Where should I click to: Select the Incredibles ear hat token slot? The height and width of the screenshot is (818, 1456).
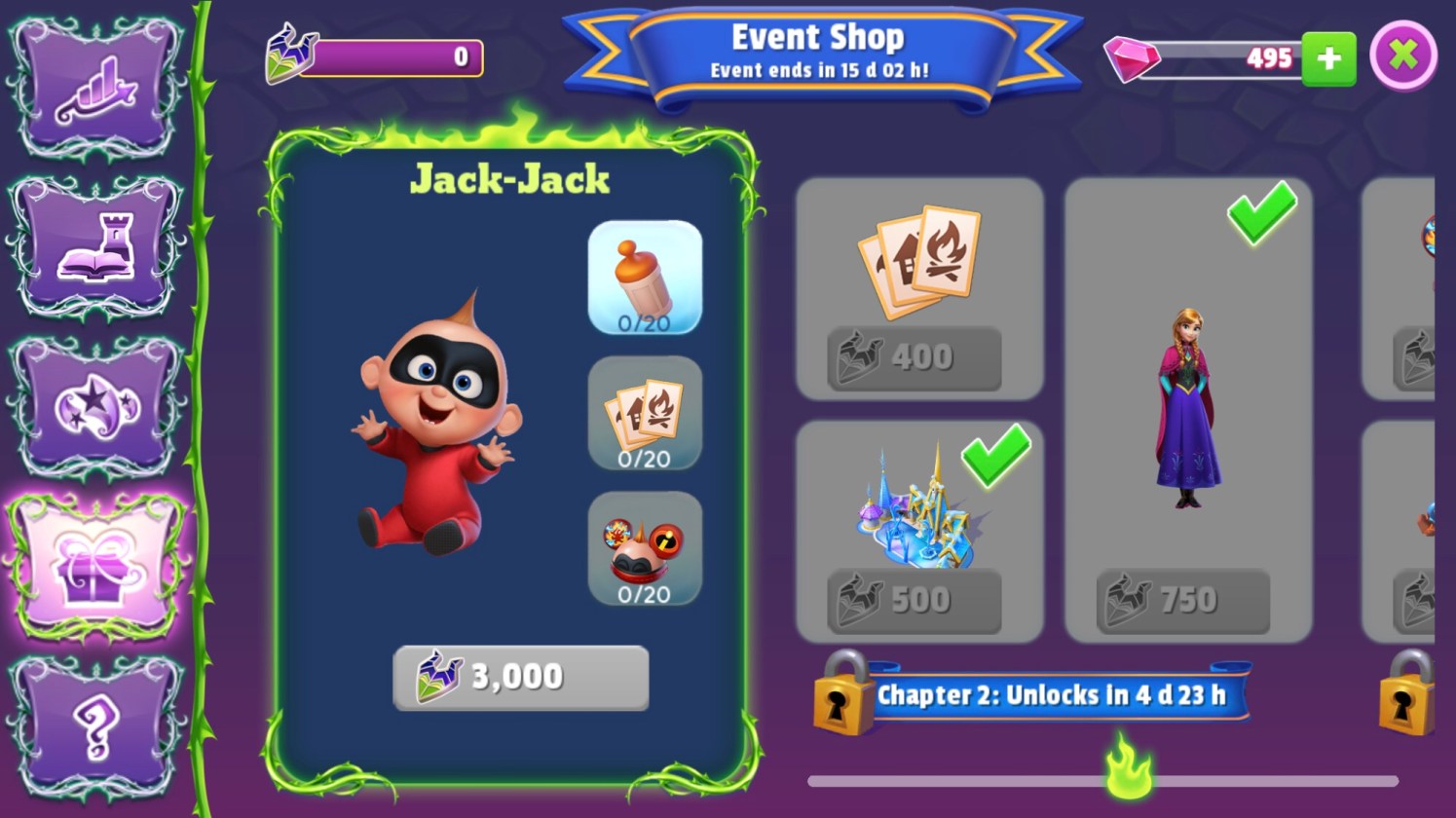pyautogui.click(x=645, y=548)
